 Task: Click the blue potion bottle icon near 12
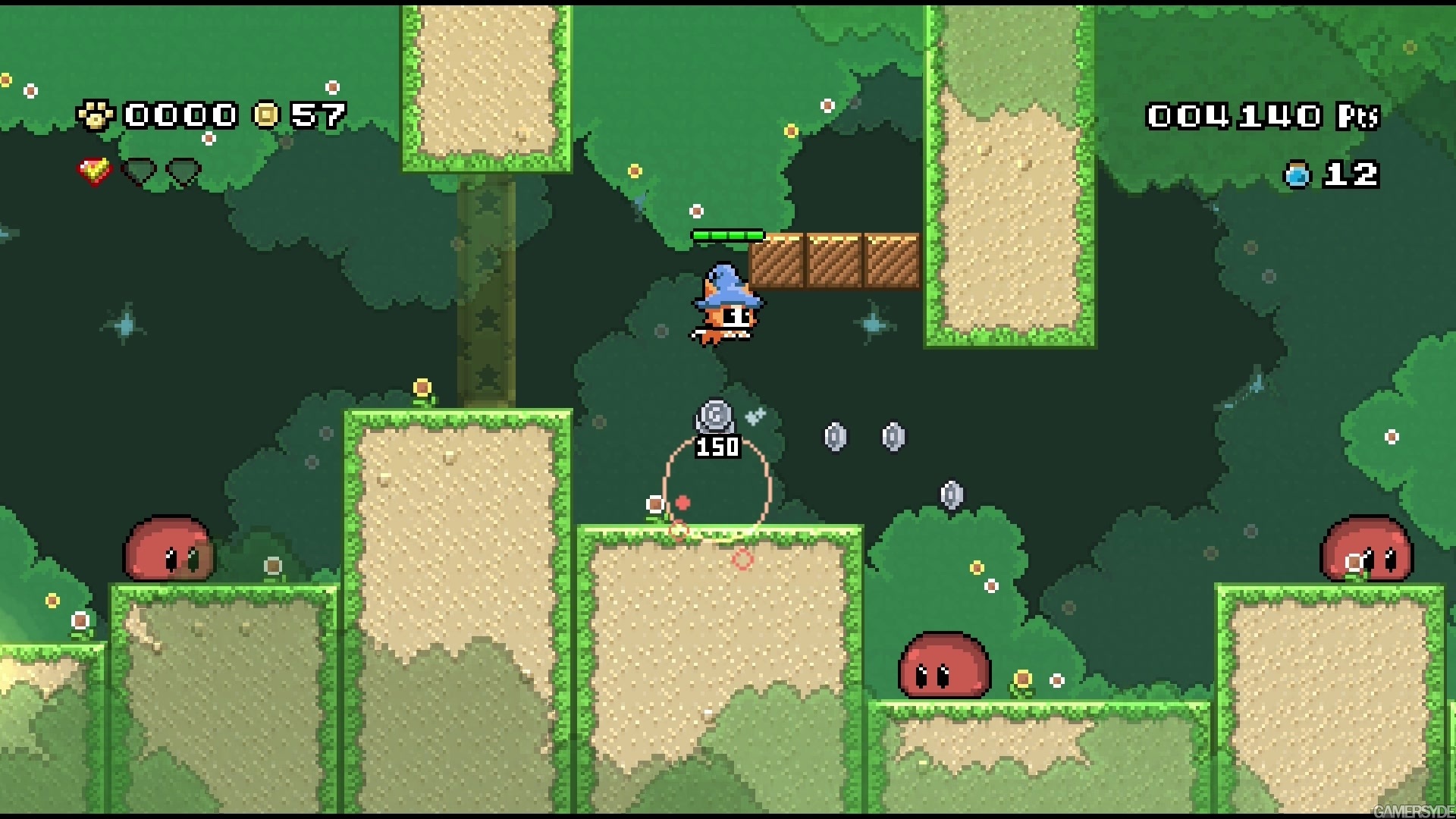click(x=1297, y=173)
